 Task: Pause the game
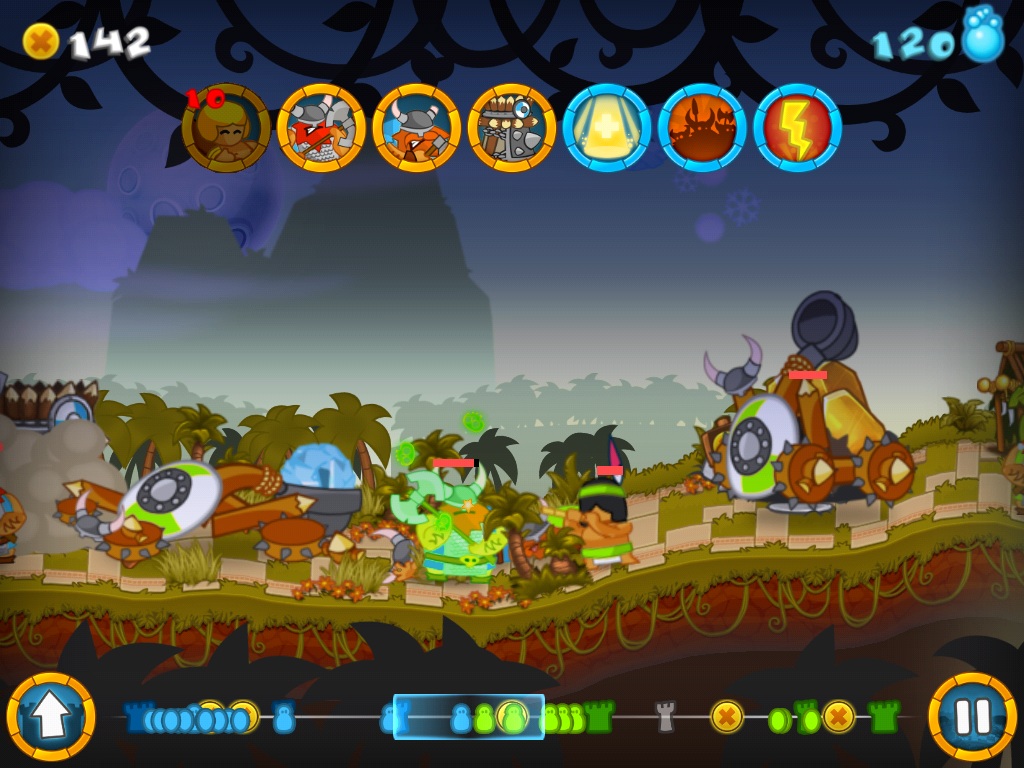click(972, 716)
